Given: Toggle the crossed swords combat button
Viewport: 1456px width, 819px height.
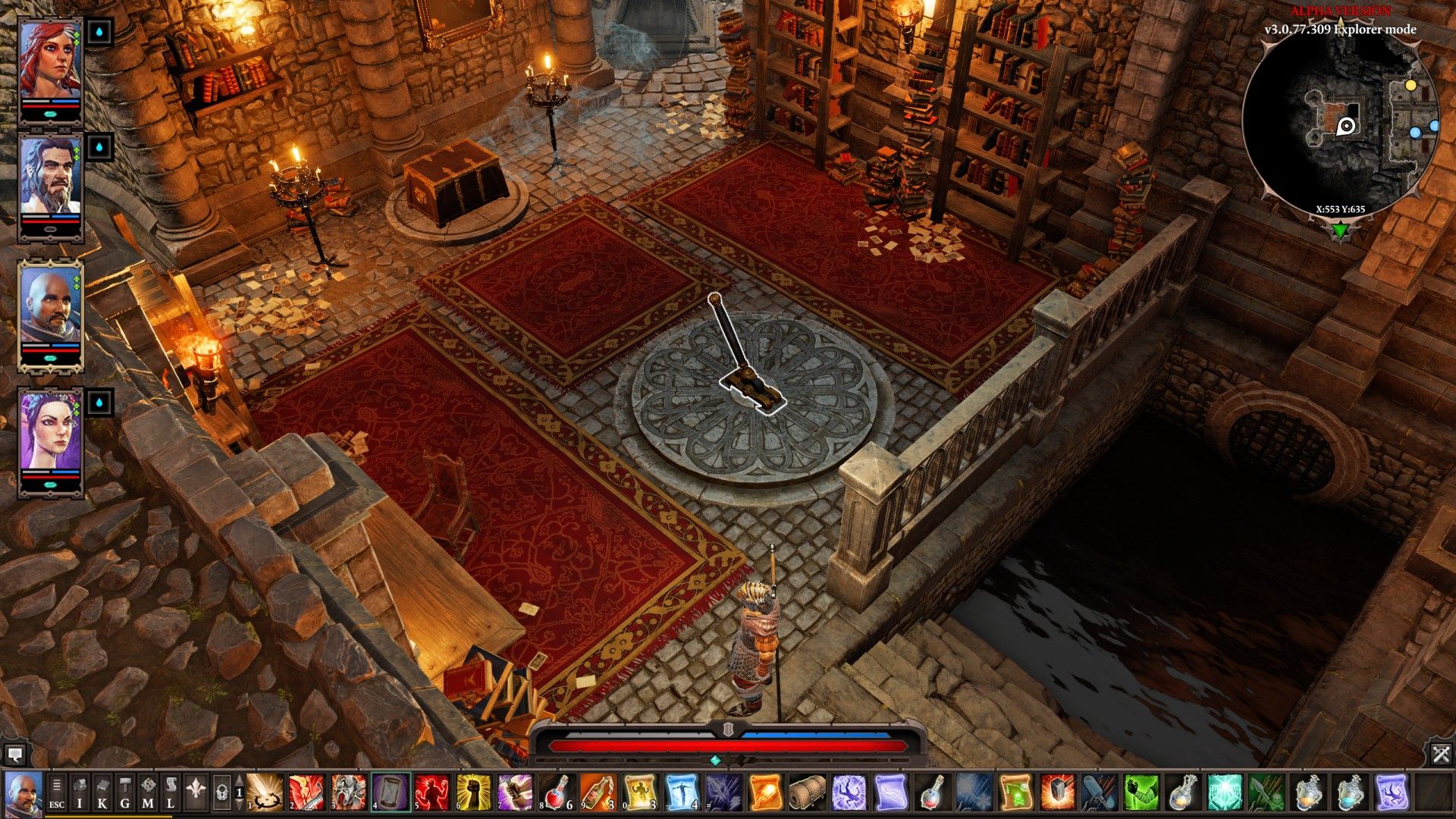Looking at the screenshot, I should point(1441,754).
